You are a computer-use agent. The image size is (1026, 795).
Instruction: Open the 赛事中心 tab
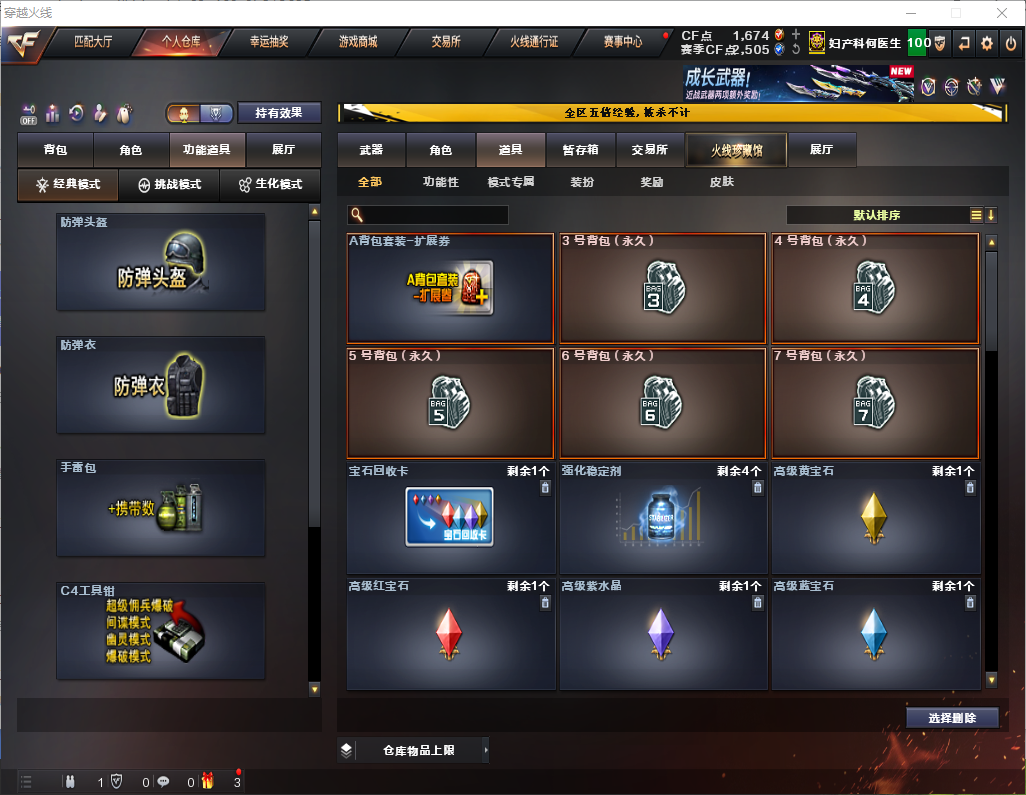(x=623, y=42)
